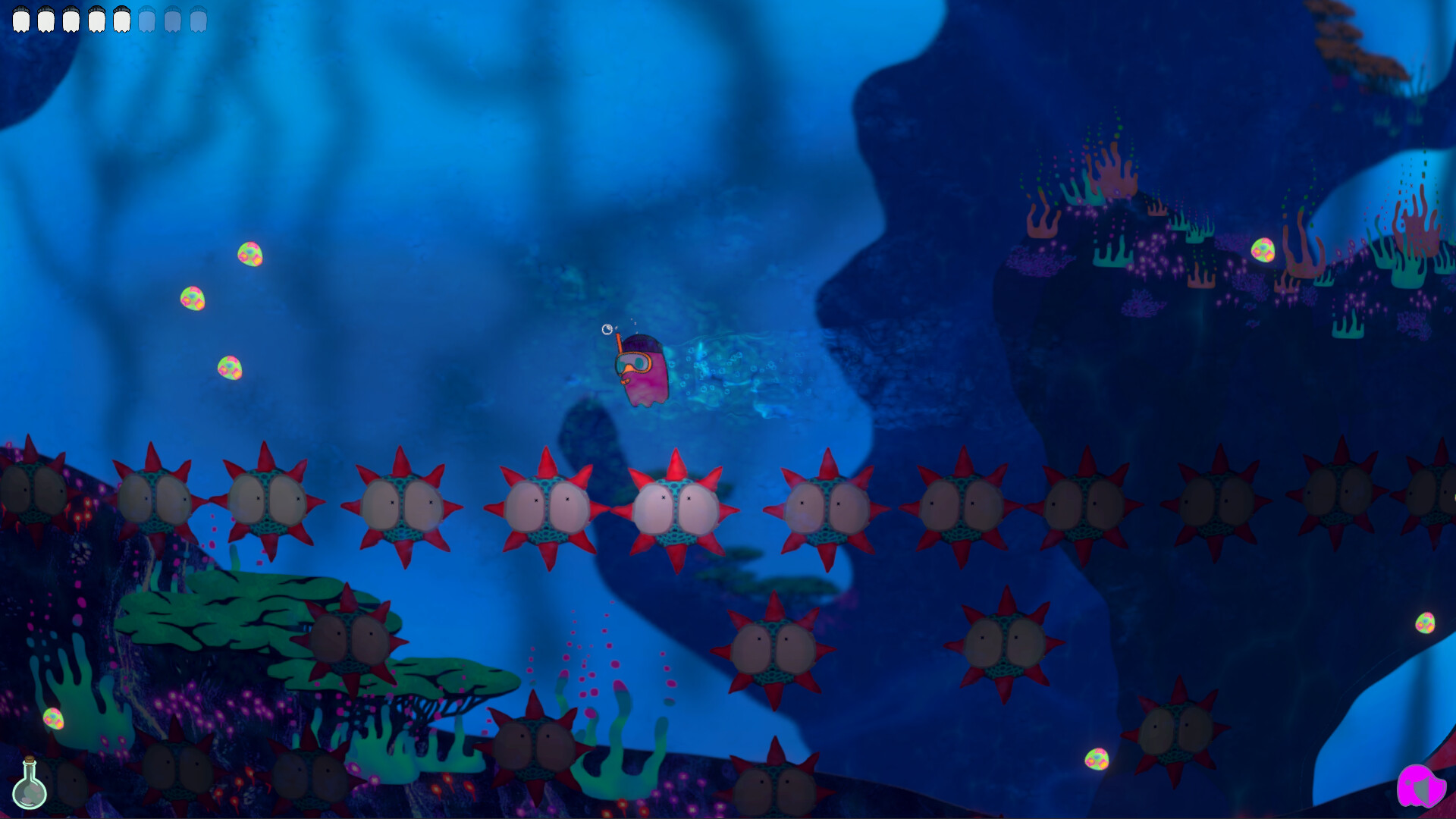Click the pair of eggs on the upper left
The image size is (1456, 819).
220,275
